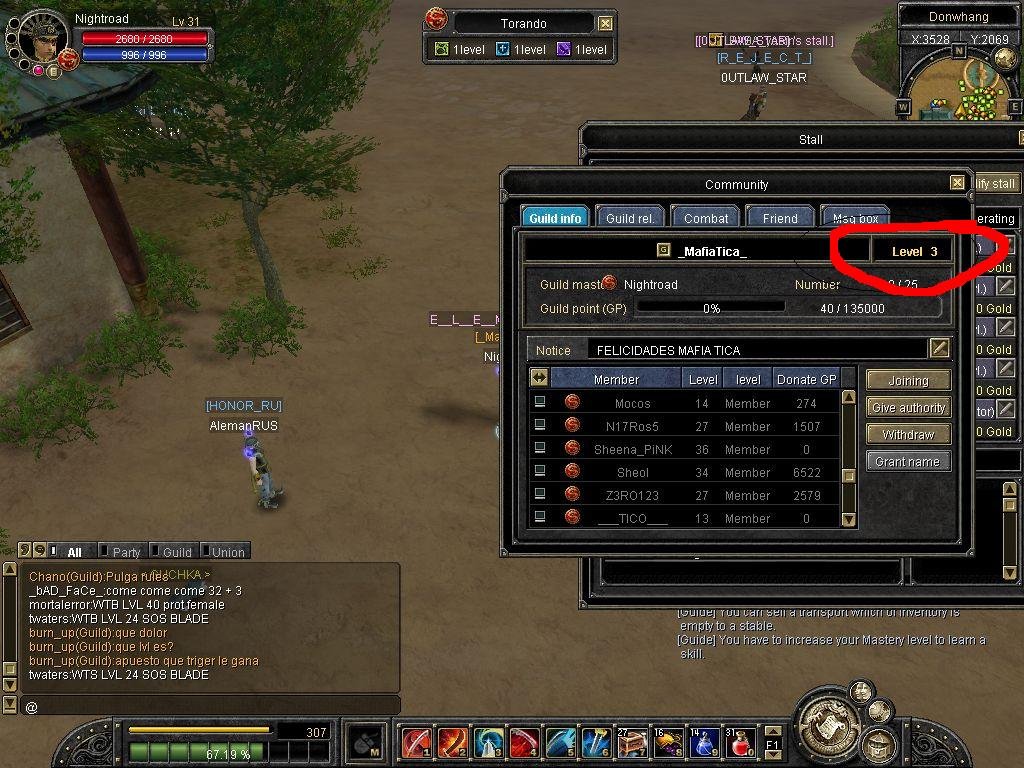This screenshot has width=1024, height=768.
Task: Use the blue potion in hotbar slot 9
Action: (x=705, y=744)
